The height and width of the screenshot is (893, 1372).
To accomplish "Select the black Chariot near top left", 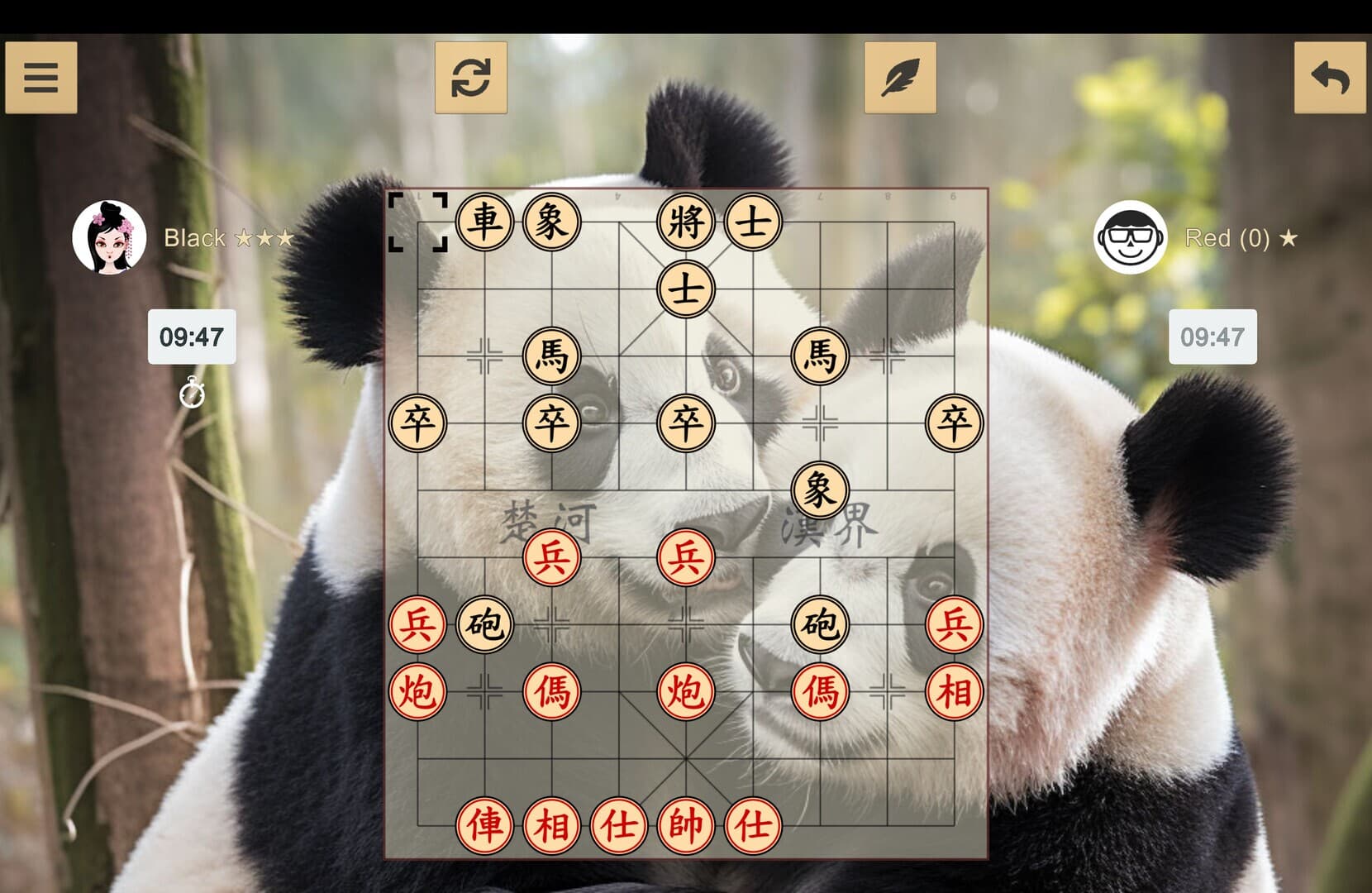I will 487,219.
